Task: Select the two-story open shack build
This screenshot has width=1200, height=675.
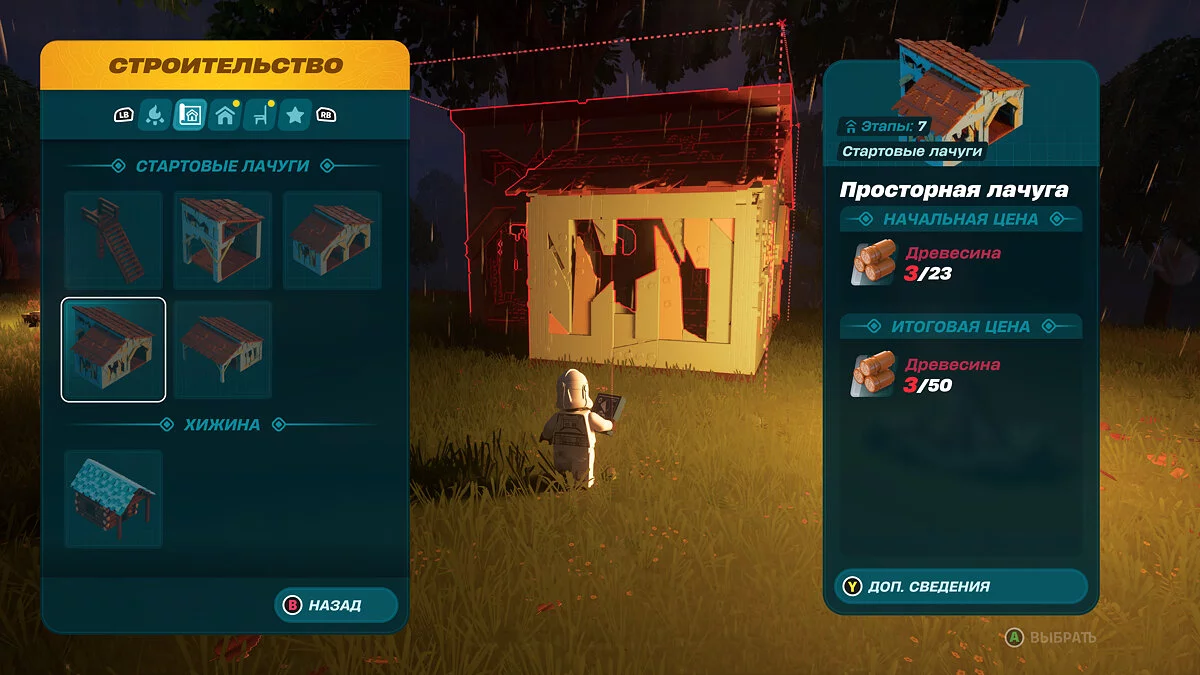Action: (223, 241)
